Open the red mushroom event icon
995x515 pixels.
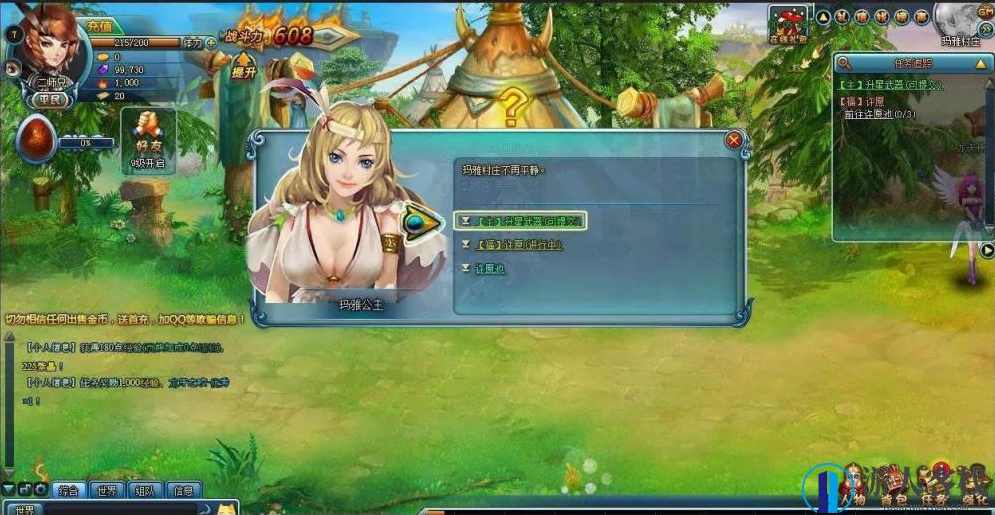pos(788,22)
